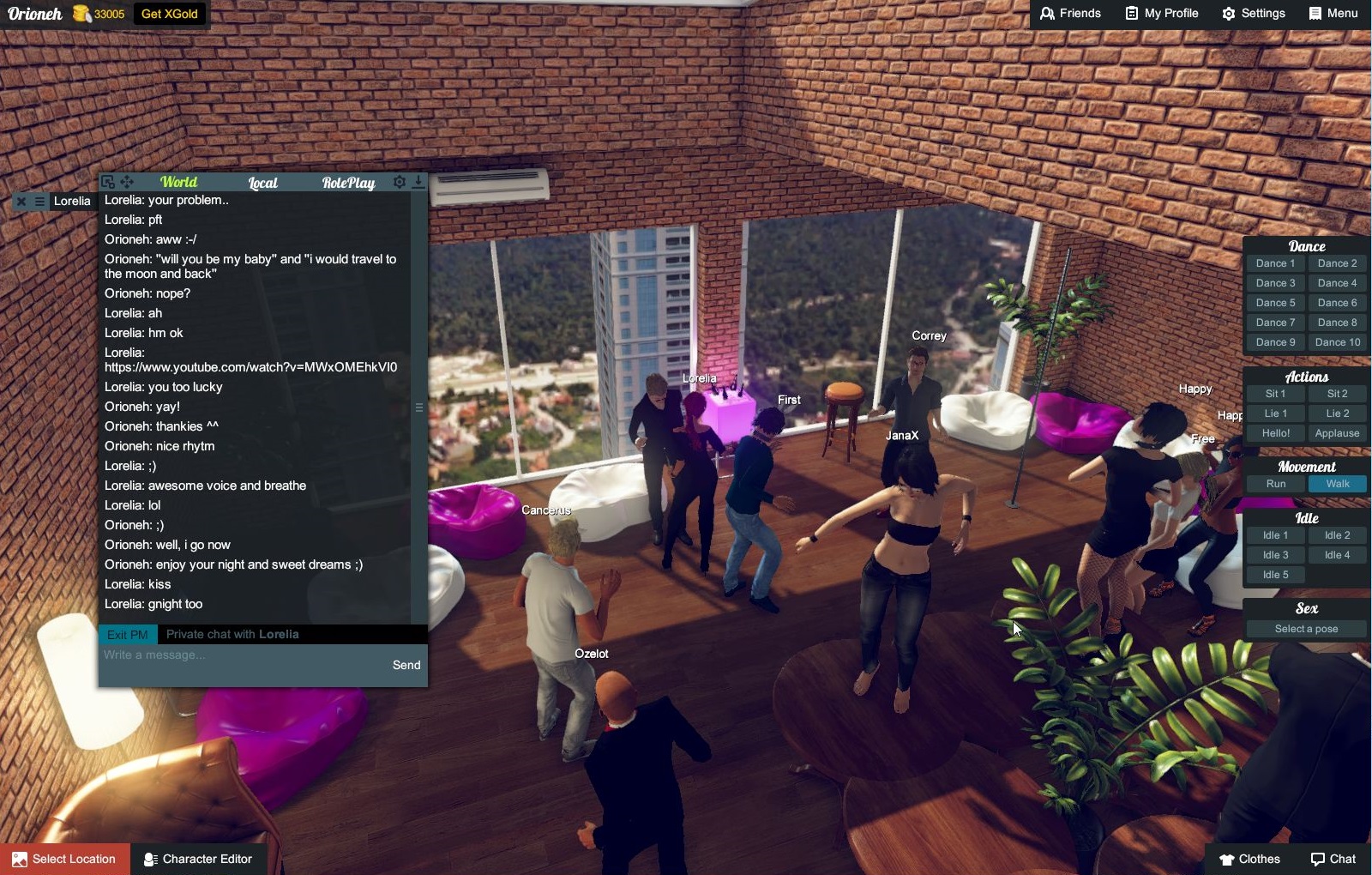Open the Character Editor
This screenshot has width=1372, height=875.
tap(199, 859)
